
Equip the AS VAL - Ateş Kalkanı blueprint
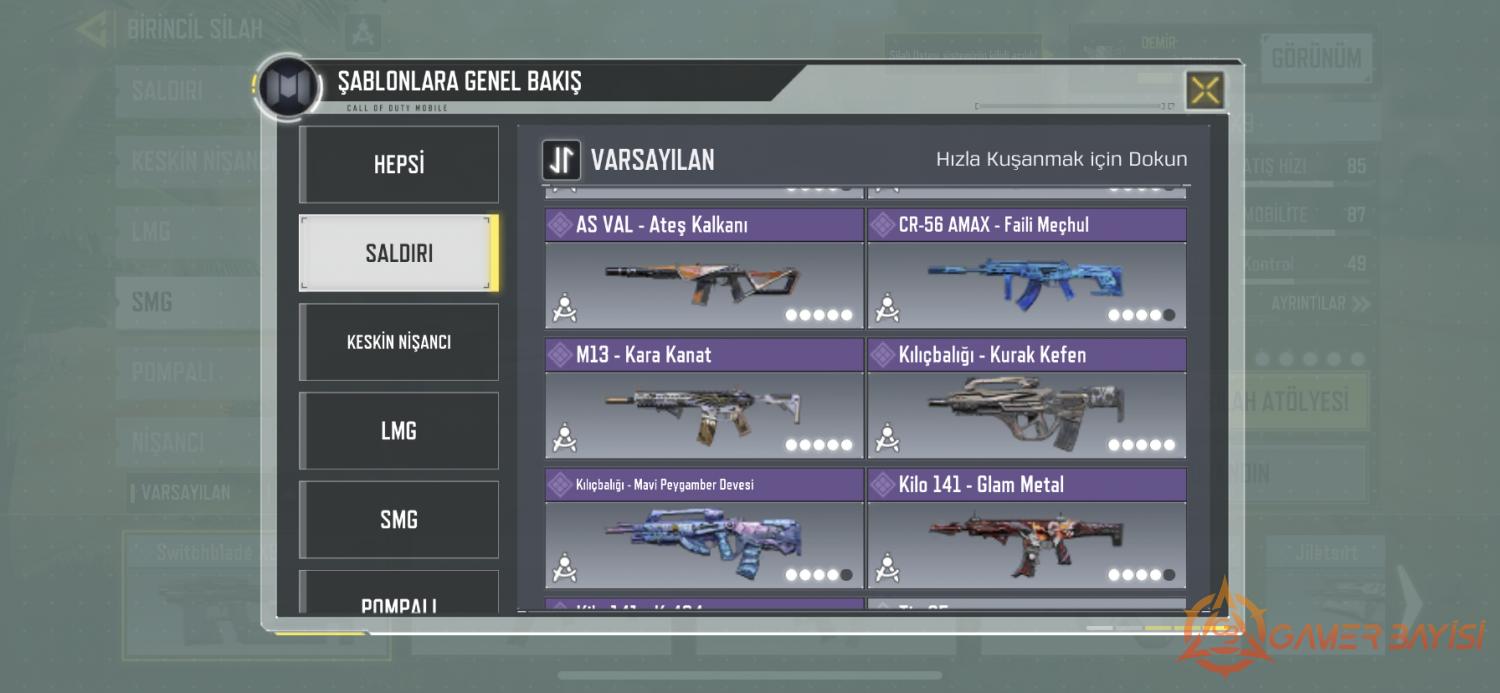(704, 284)
